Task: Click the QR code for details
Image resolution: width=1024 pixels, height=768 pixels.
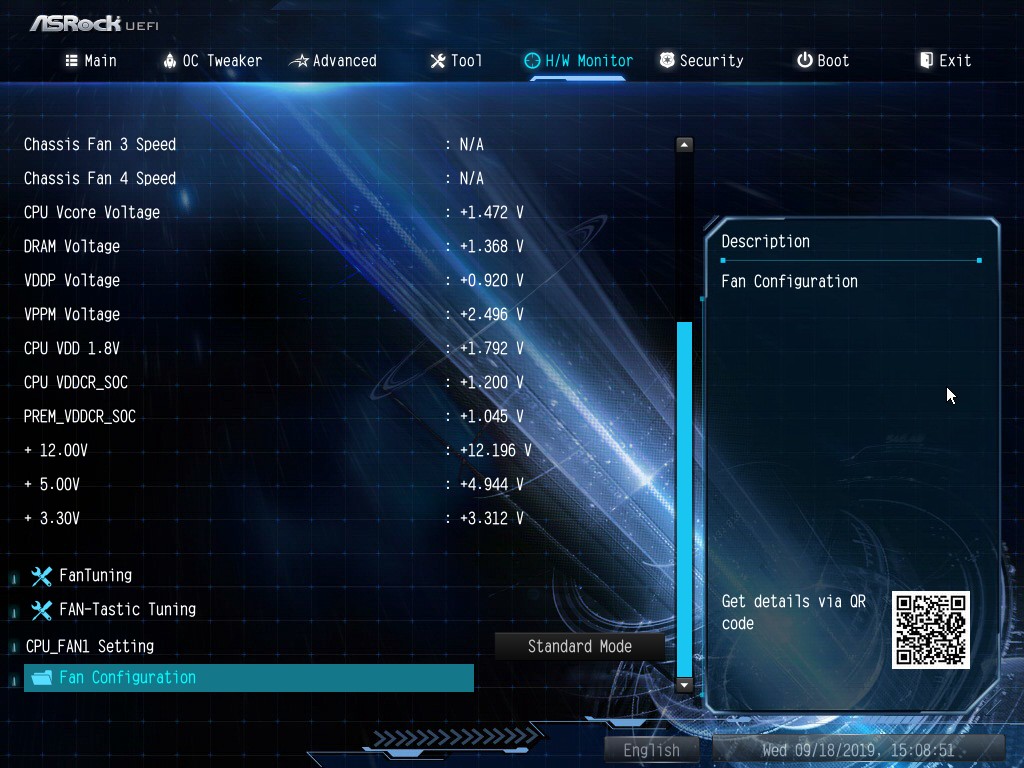Action: (x=930, y=629)
